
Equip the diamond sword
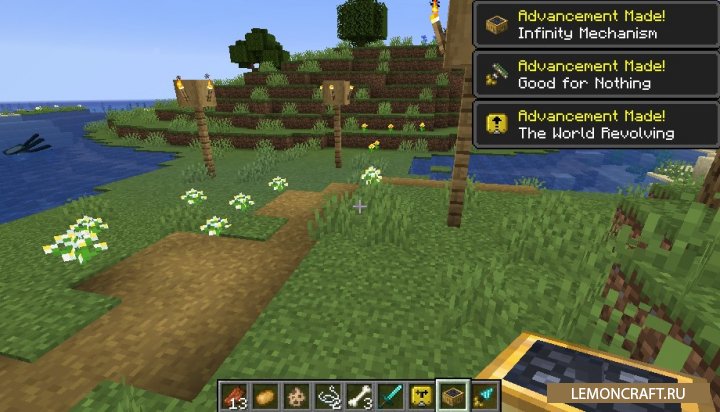[x=391, y=396]
